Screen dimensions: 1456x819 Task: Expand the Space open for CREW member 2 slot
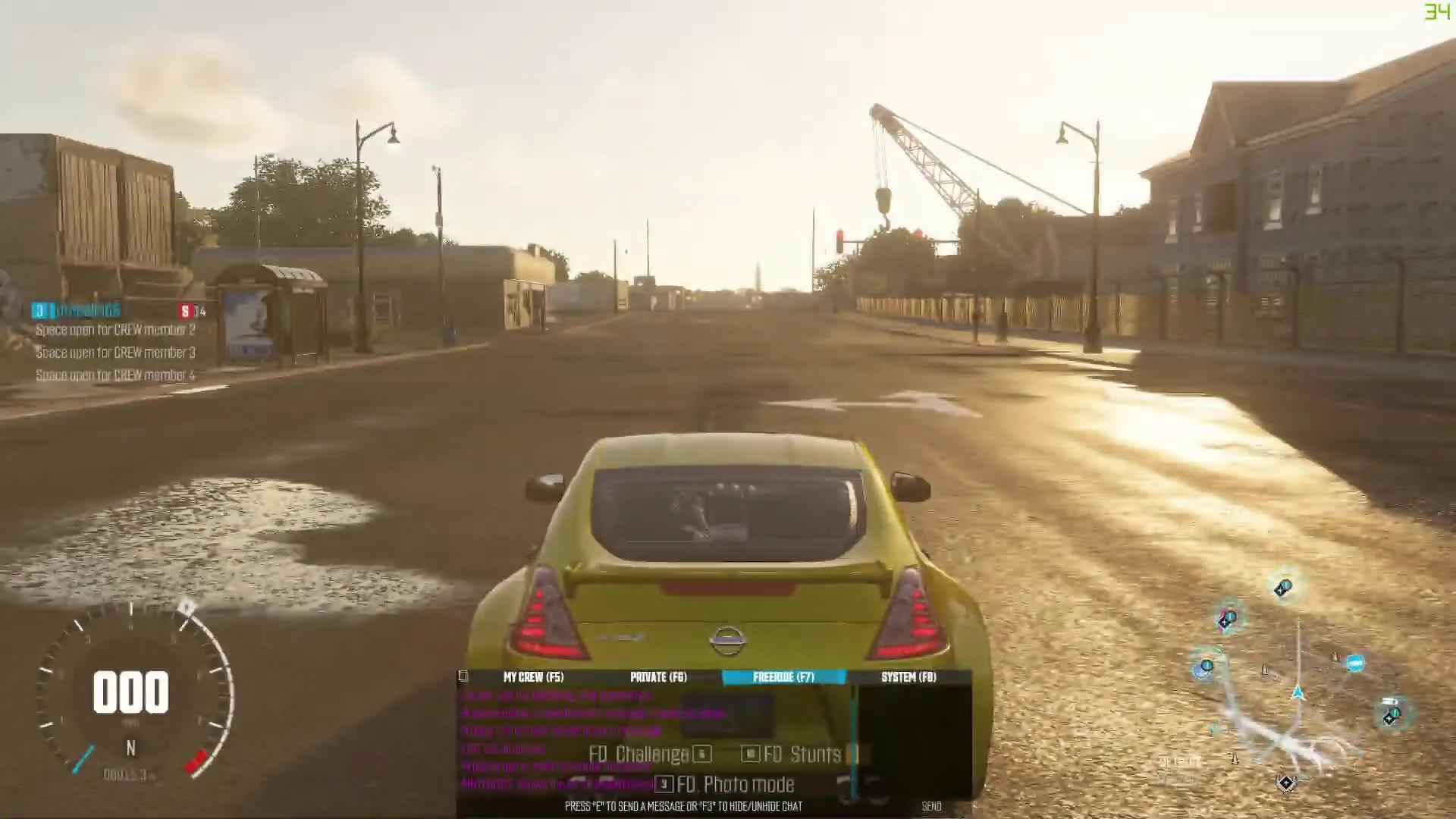click(114, 330)
